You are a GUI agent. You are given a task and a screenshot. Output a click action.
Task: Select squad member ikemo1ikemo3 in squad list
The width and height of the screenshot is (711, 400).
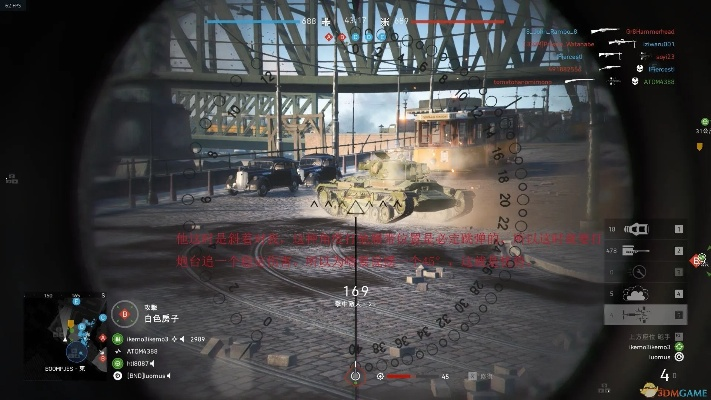146,340
